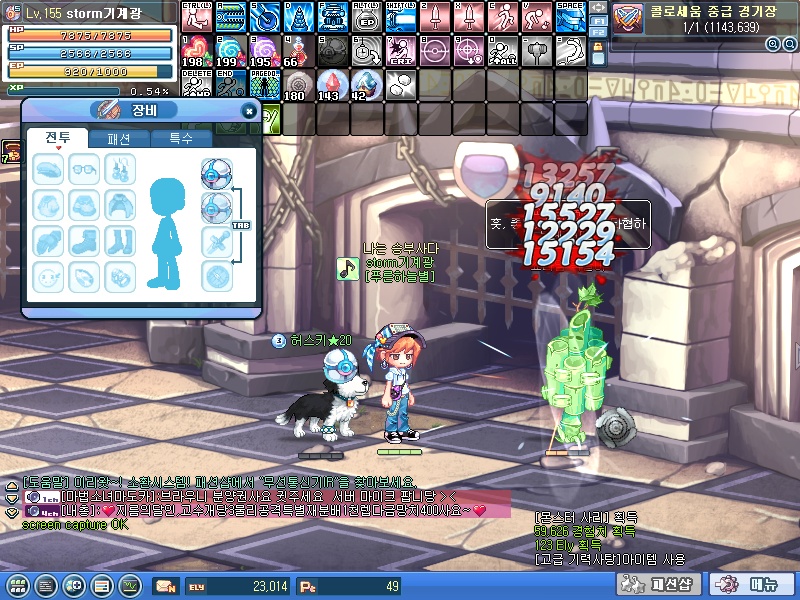Switch to the F2 quickslot page
This screenshot has height=600, width=800.
598,32
